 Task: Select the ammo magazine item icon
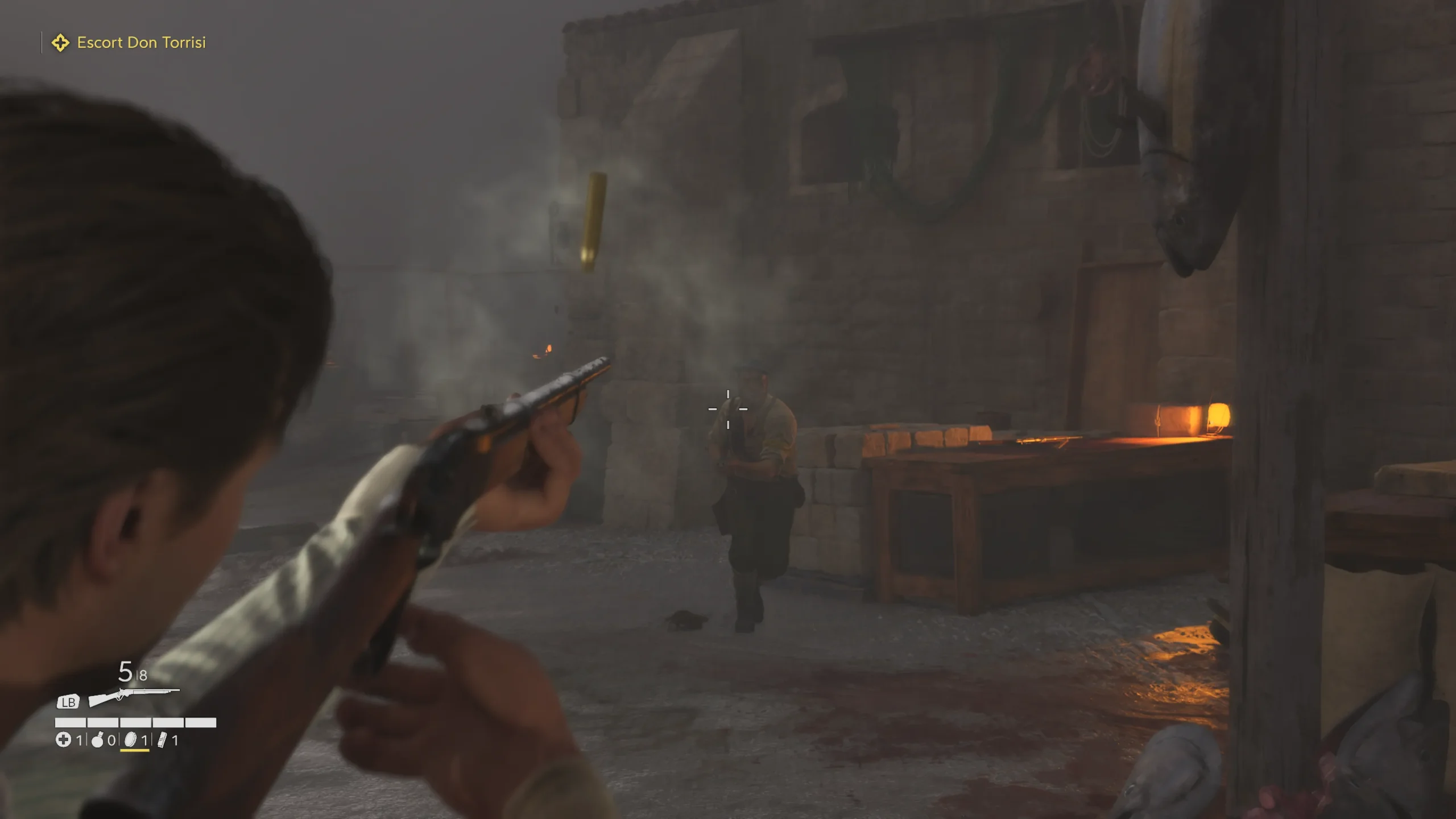163,740
